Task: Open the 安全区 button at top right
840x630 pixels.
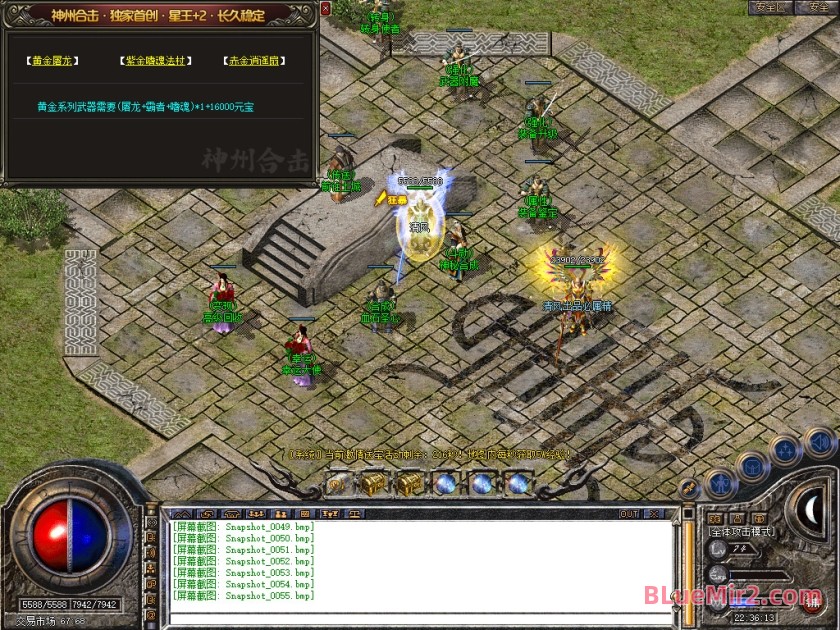Action: [x=770, y=7]
